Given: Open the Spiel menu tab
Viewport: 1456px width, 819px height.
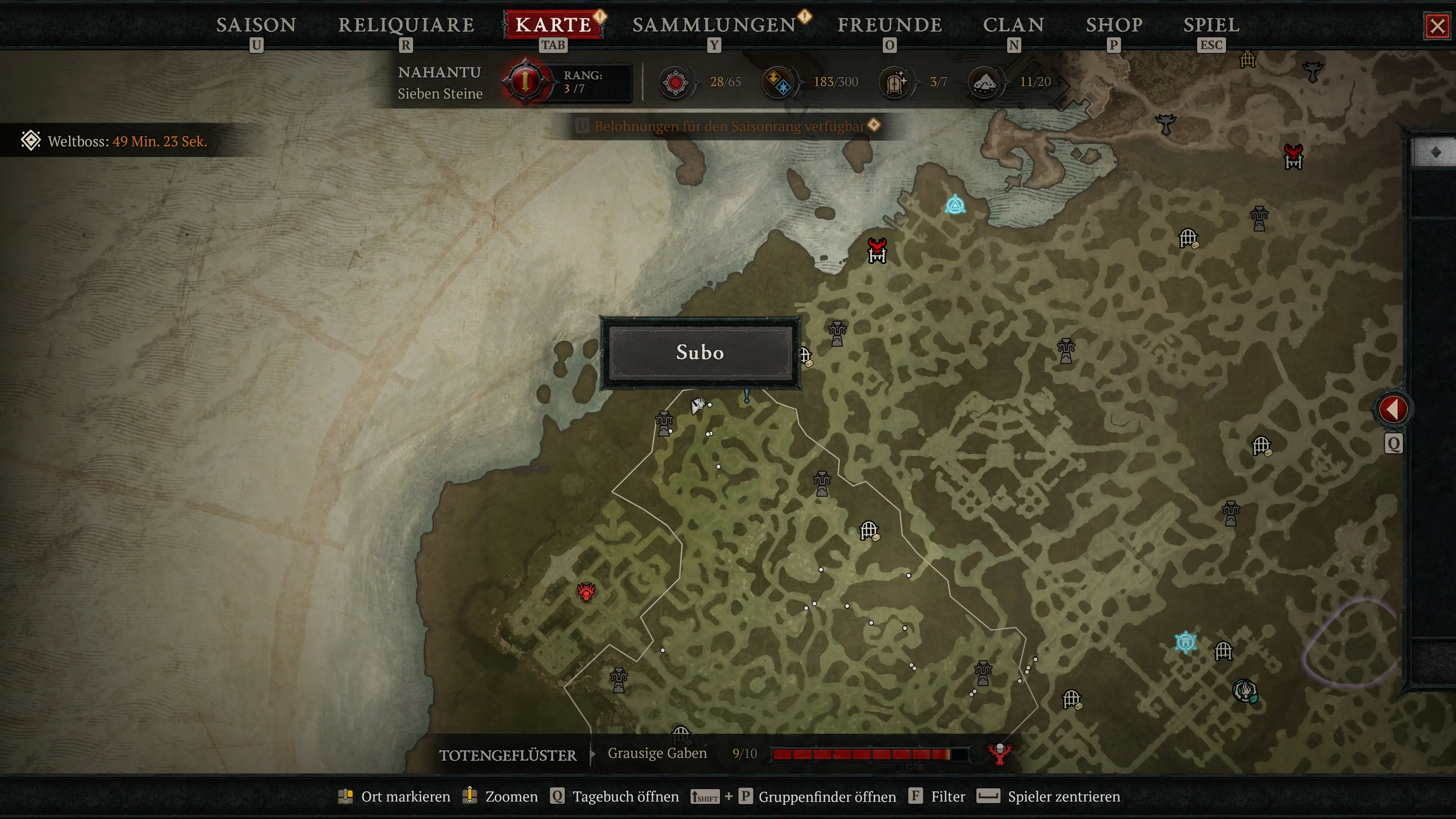Looking at the screenshot, I should click(1211, 25).
